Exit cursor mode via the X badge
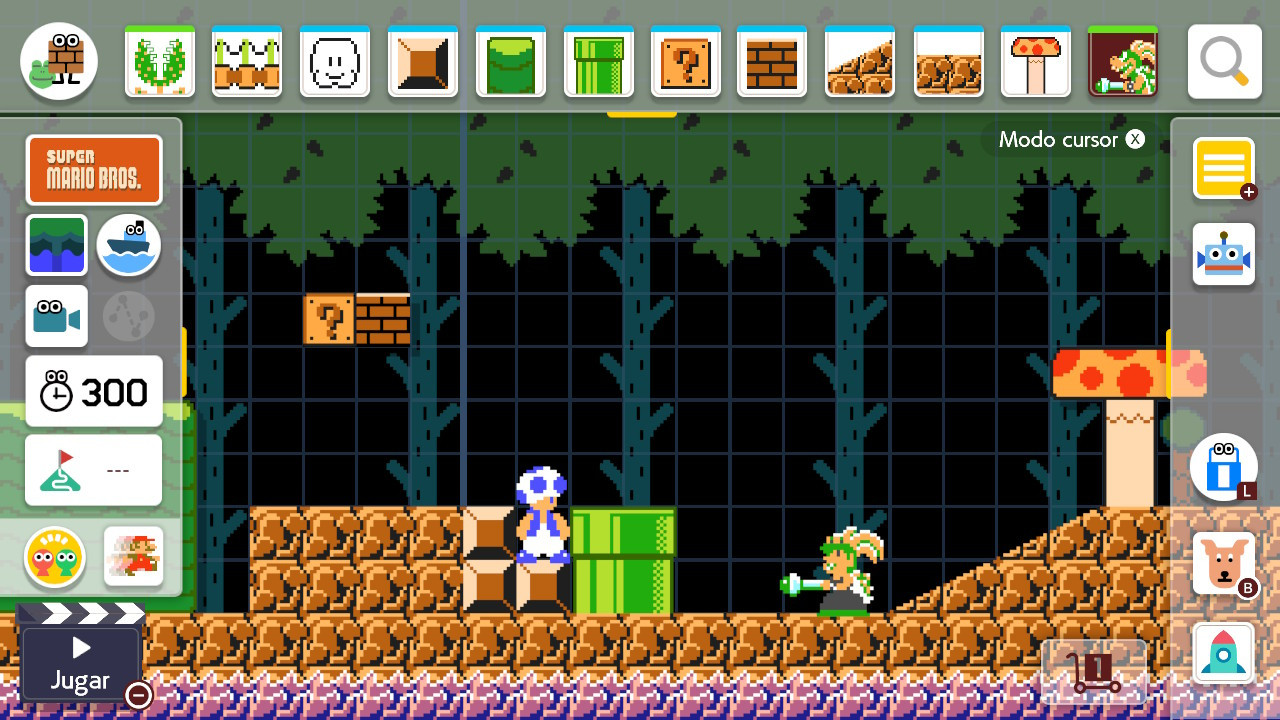Screen dimensions: 1280x720 (x=1135, y=139)
